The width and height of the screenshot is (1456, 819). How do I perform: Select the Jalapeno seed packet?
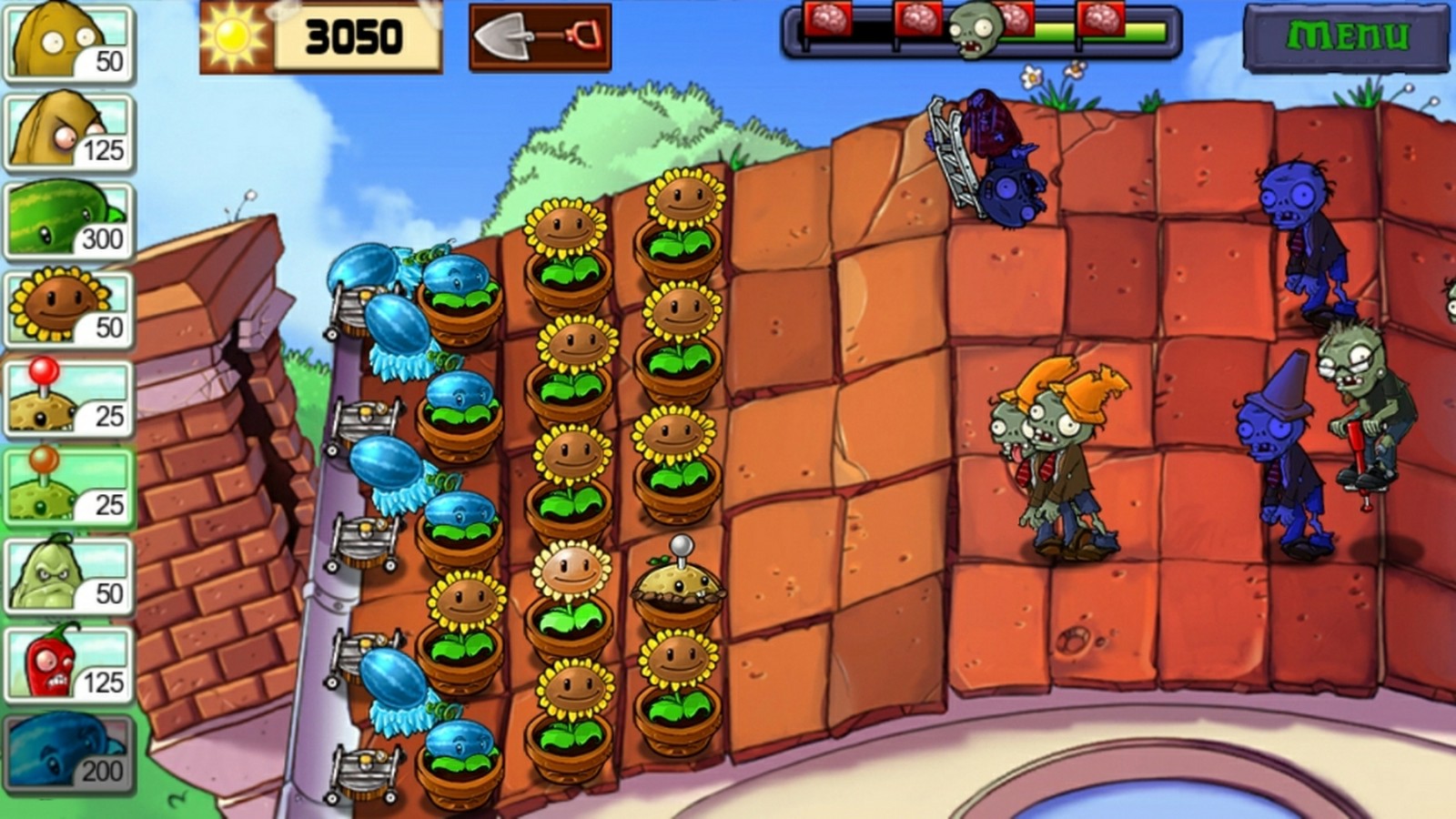point(69,664)
